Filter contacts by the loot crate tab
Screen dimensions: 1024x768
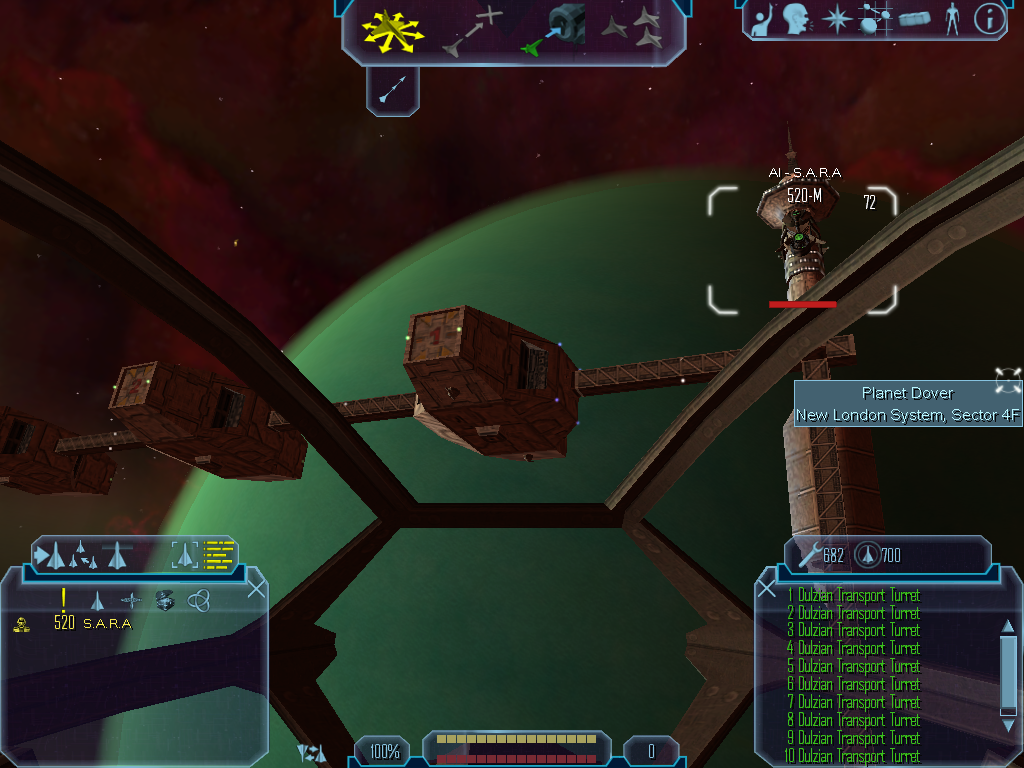coord(165,600)
